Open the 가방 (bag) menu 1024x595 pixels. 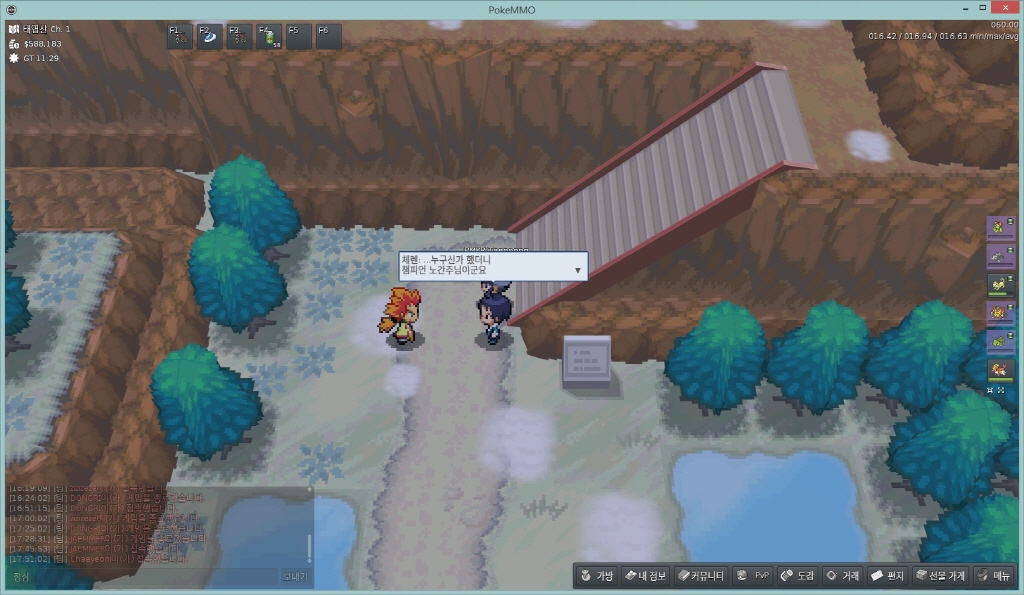pyautogui.click(x=596, y=576)
